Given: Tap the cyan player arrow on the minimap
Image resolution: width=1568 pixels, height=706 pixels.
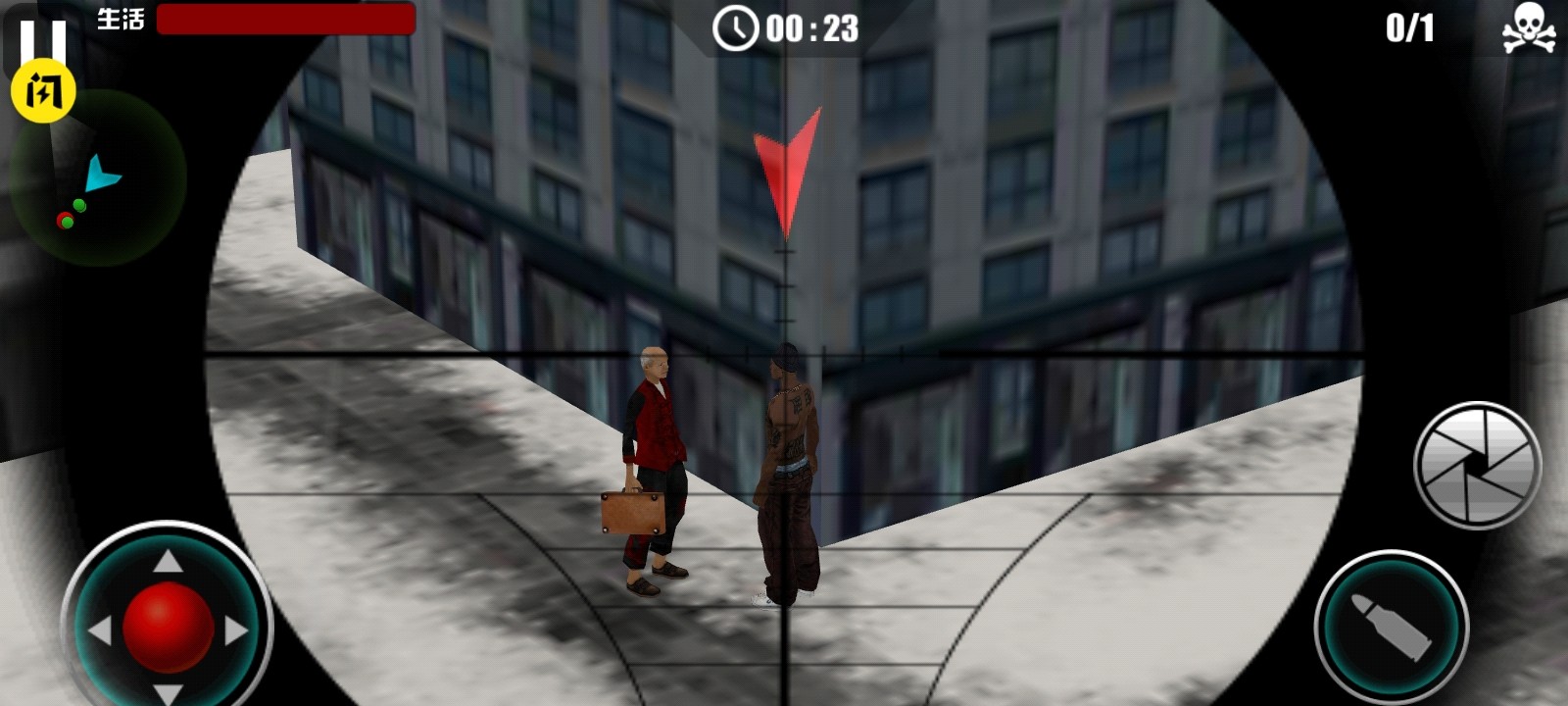Looking at the screenshot, I should (101, 175).
